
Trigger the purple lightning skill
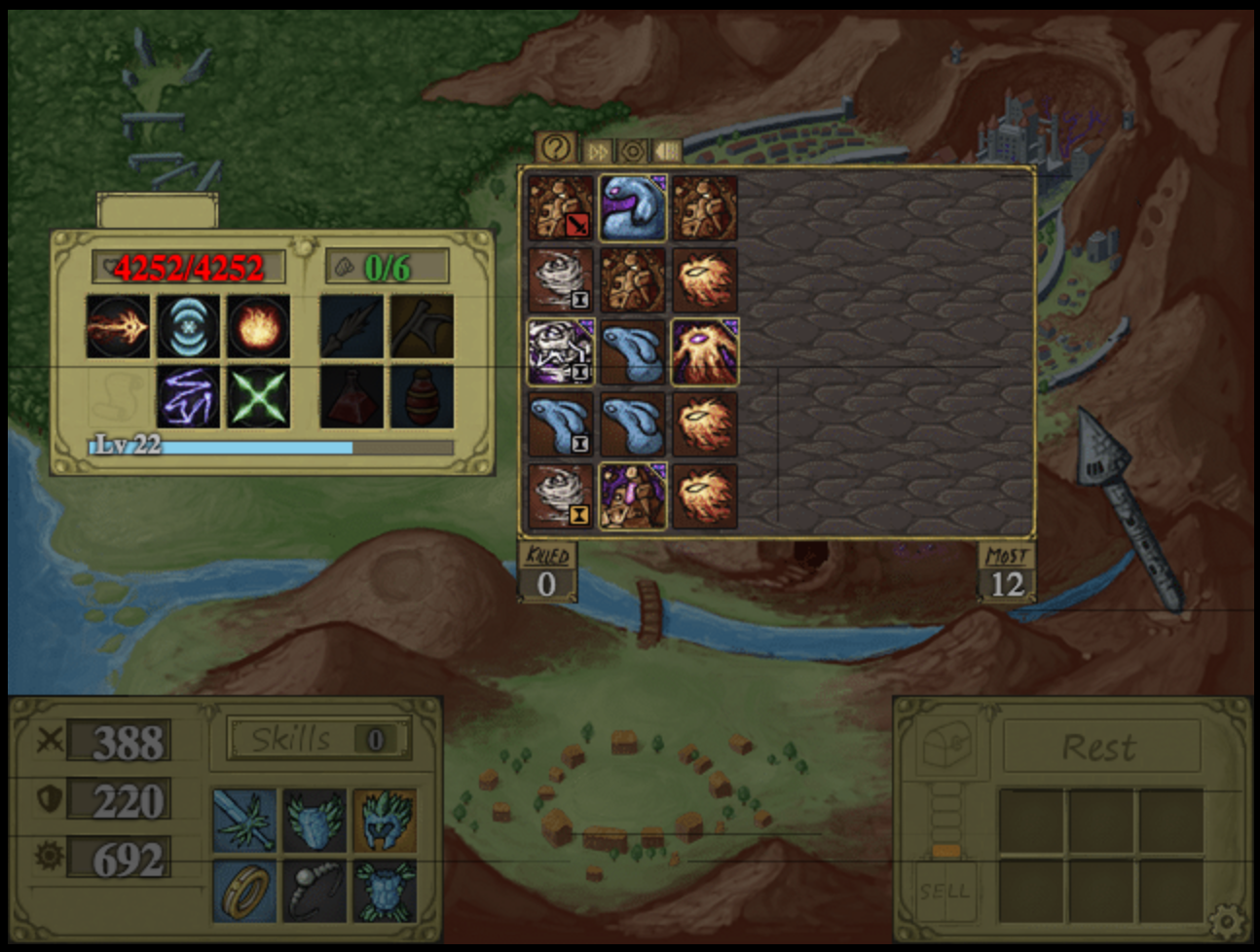[189, 397]
